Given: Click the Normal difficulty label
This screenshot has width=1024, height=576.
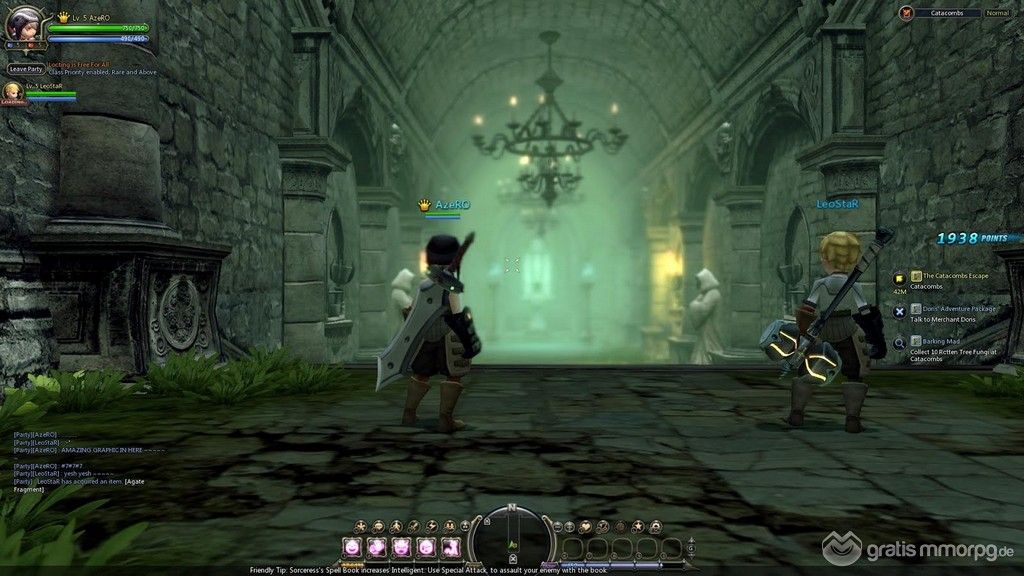Looking at the screenshot, I should pyautogui.click(x=997, y=13).
